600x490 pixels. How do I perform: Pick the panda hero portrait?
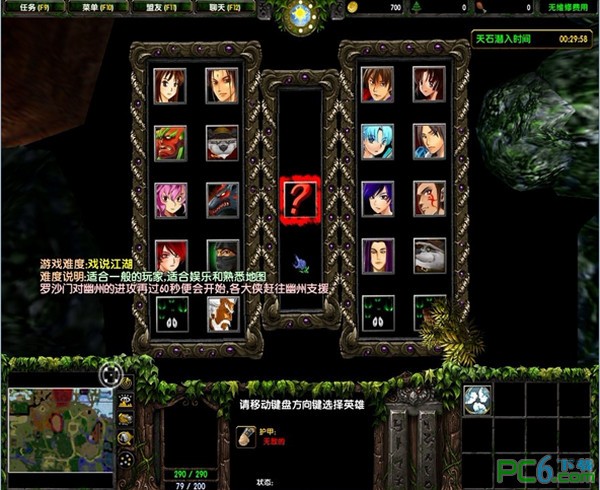(222, 142)
